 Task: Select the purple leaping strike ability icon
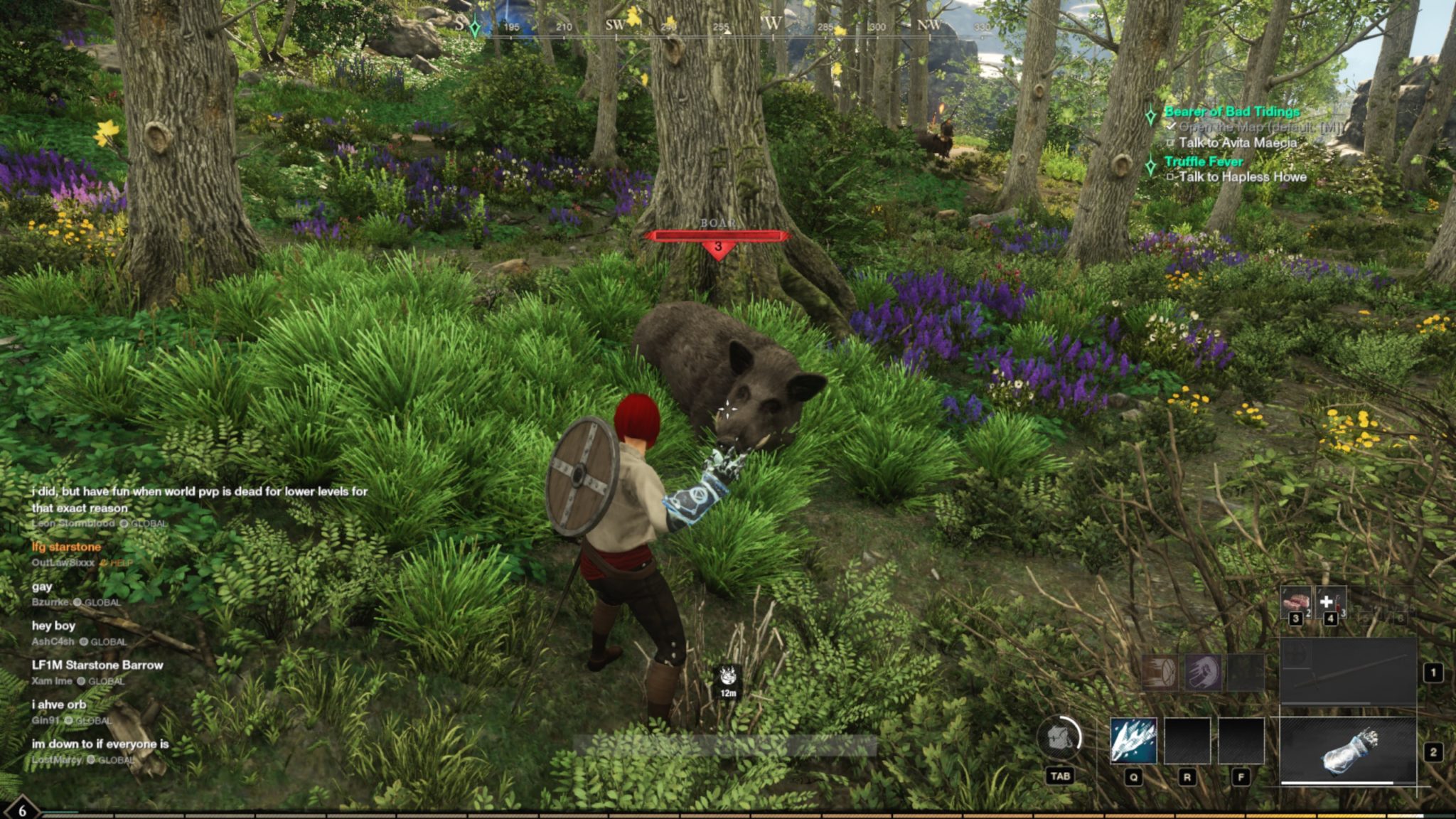coord(1203,672)
